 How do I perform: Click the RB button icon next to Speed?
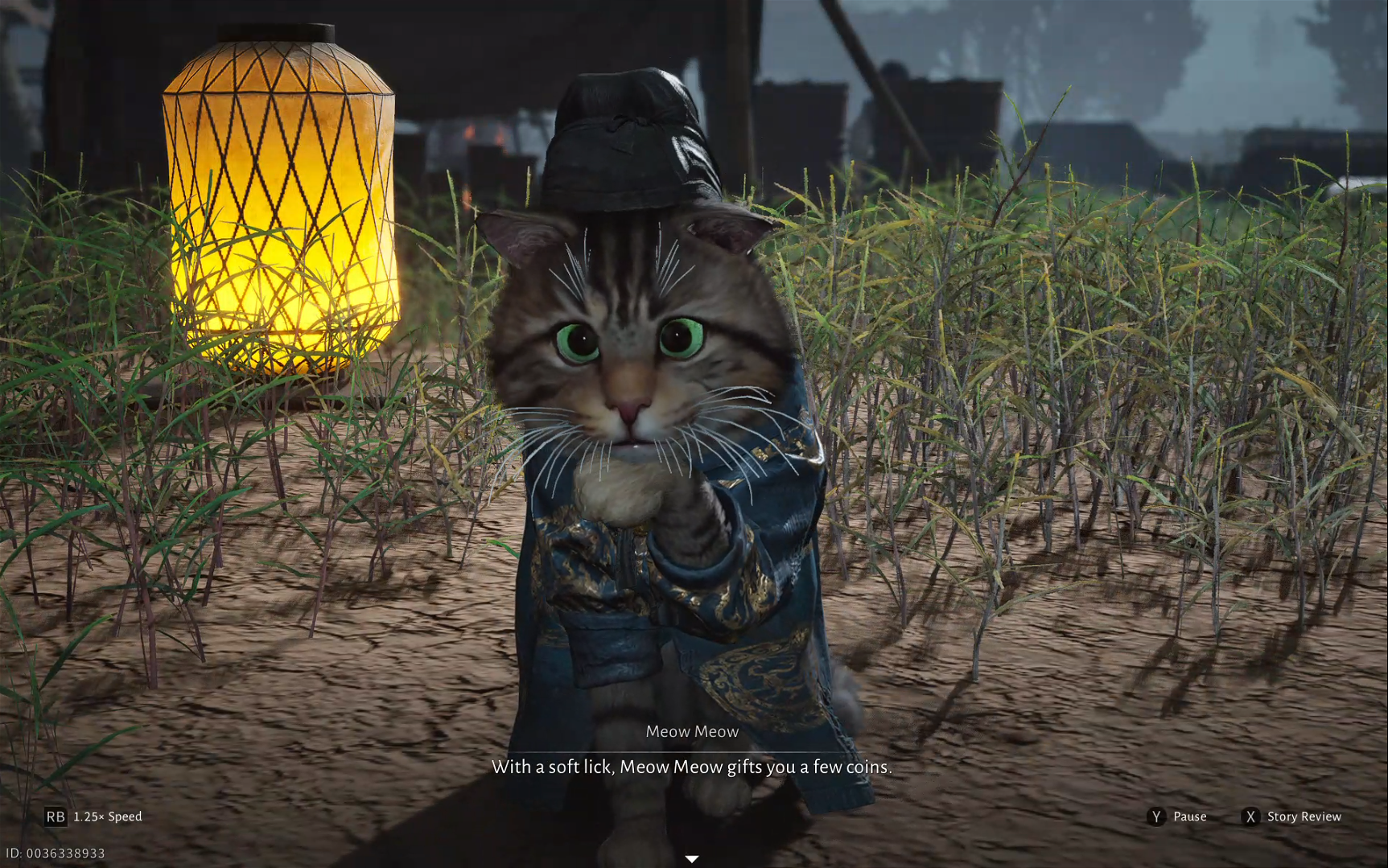point(55,817)
